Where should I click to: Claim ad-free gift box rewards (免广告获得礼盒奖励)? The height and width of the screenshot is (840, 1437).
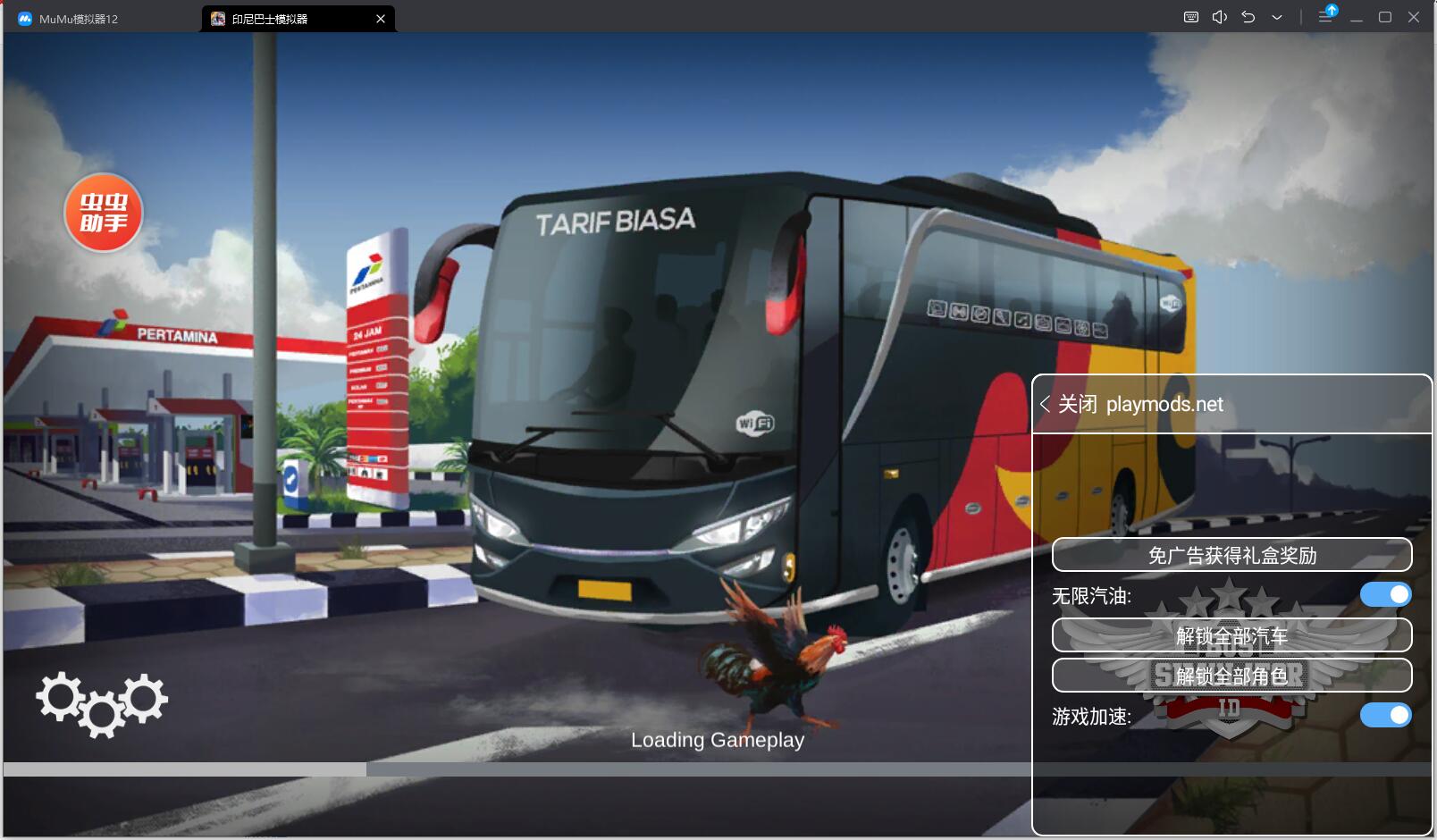[x=1231, y=555]
